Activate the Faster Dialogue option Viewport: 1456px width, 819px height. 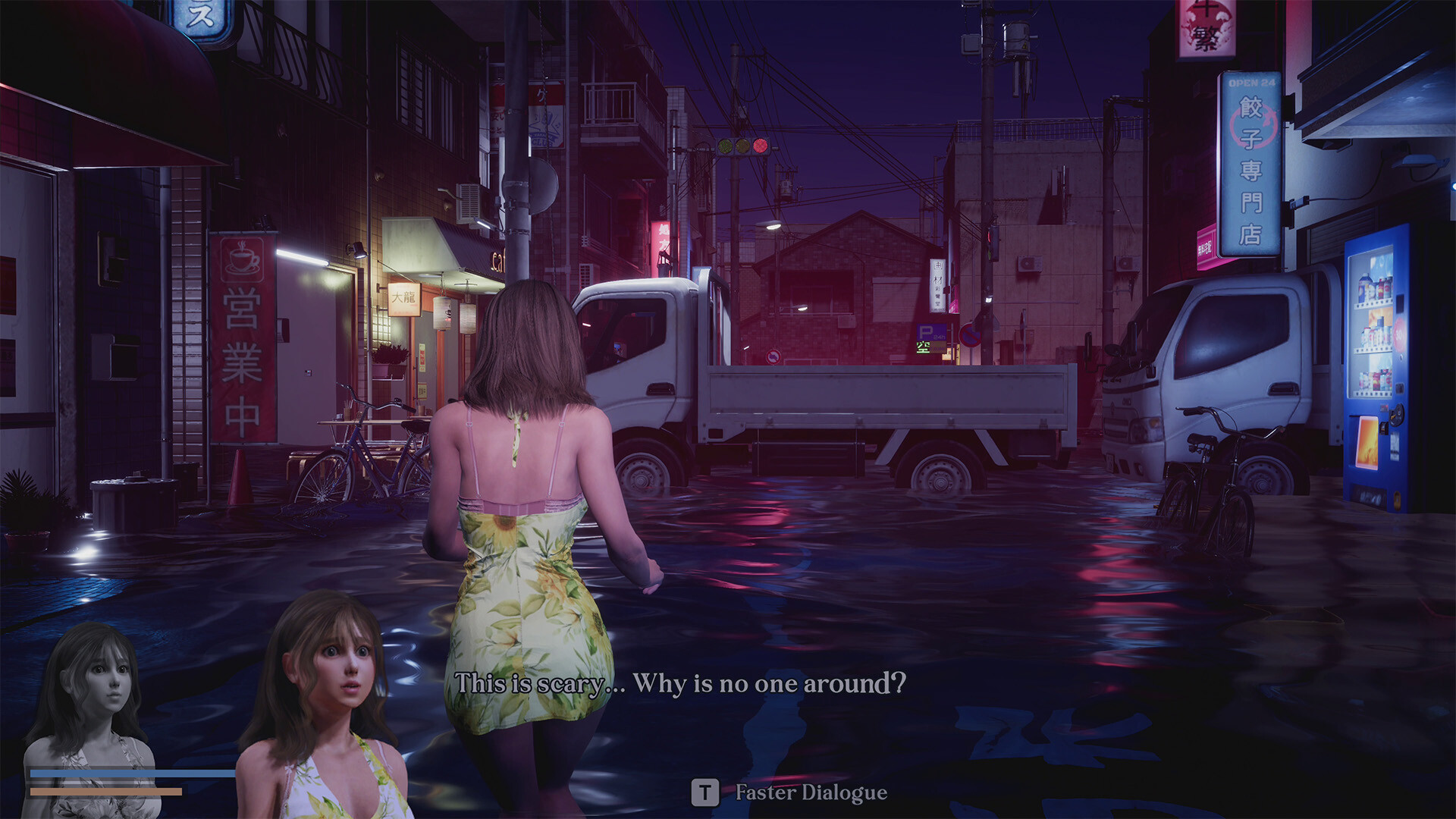(x=808, y=793)
